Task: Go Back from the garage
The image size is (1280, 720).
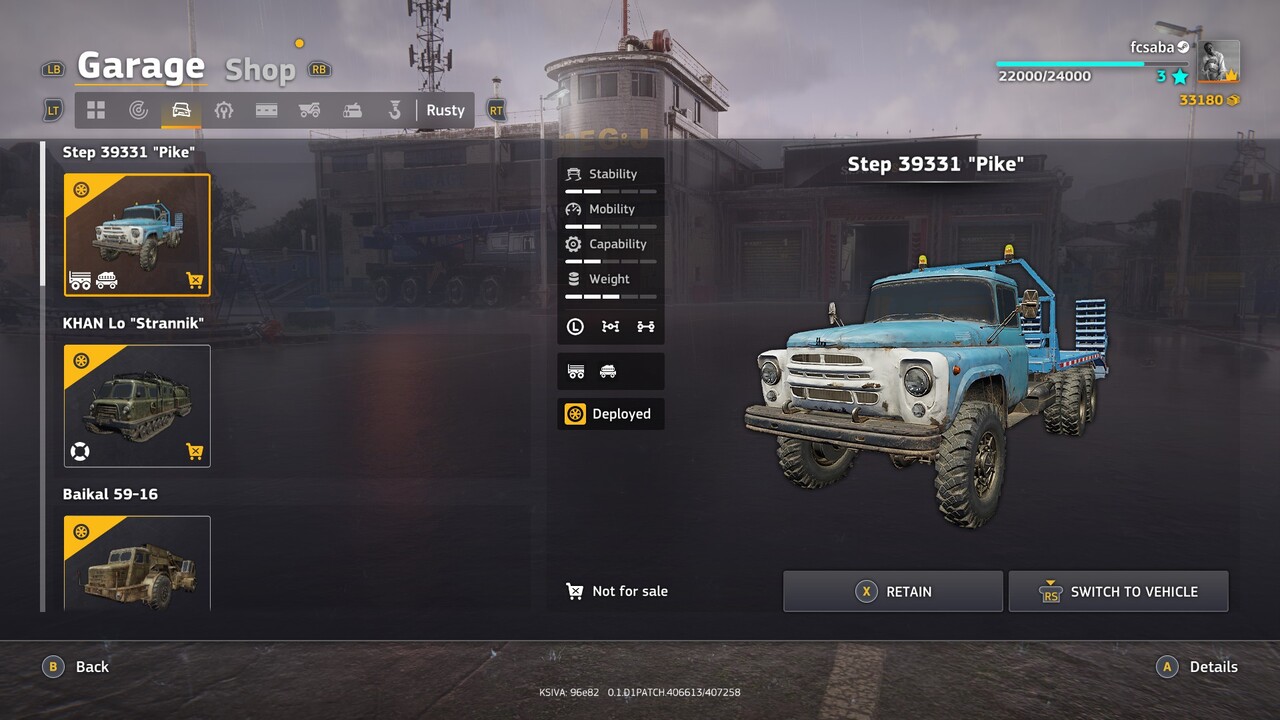Action: (x=76, y=667)
